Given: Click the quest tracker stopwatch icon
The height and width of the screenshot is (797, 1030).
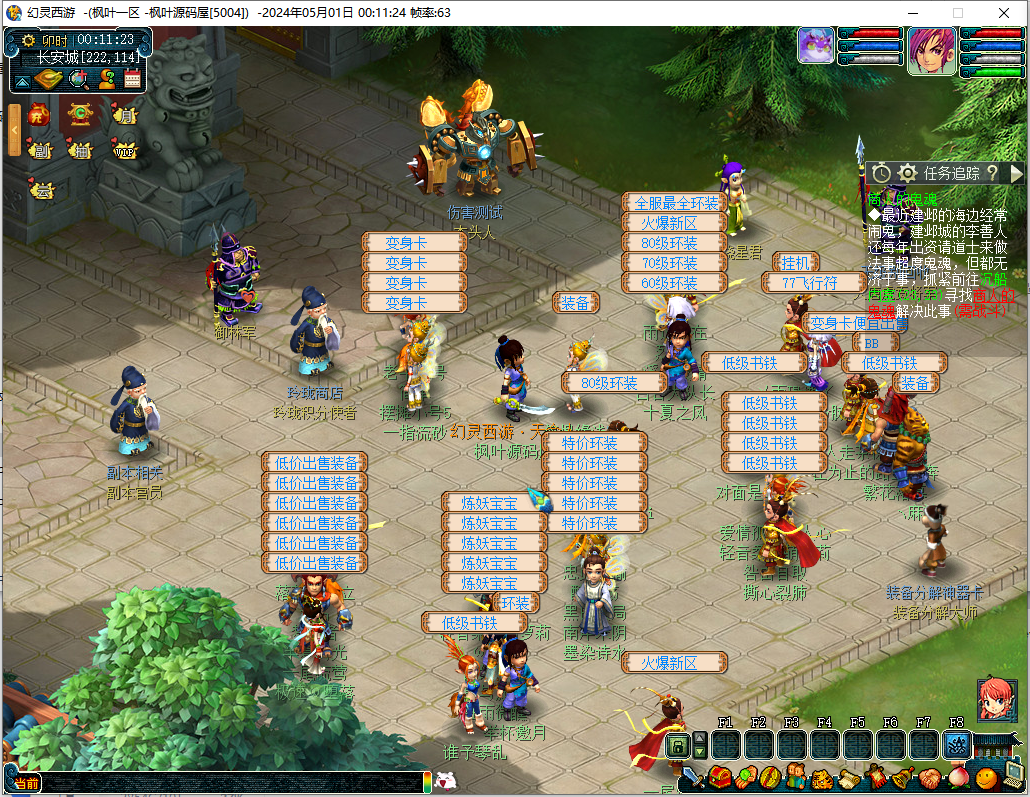Looking at the screenshot, I should [881, 173].
